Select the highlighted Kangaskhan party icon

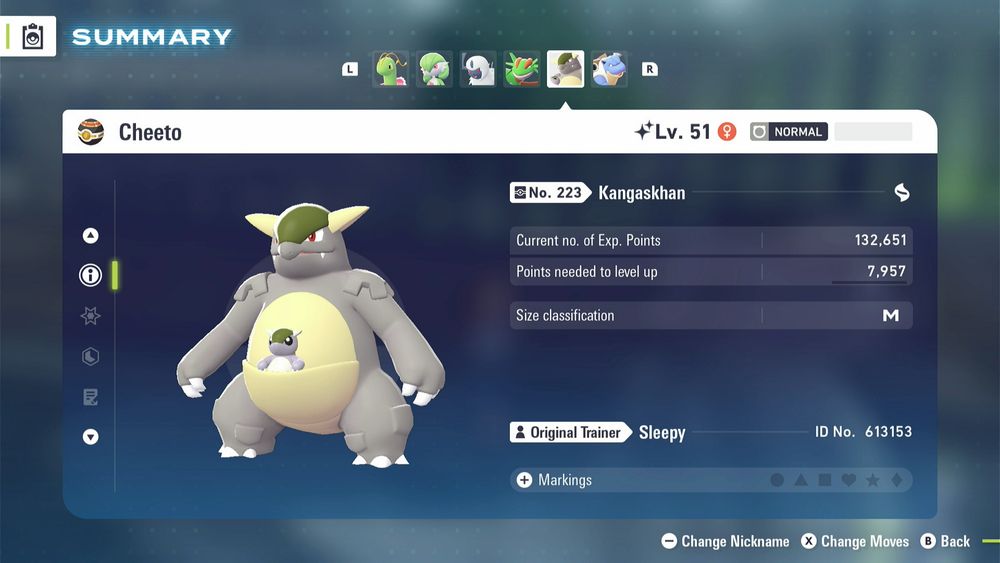(565, 70)
